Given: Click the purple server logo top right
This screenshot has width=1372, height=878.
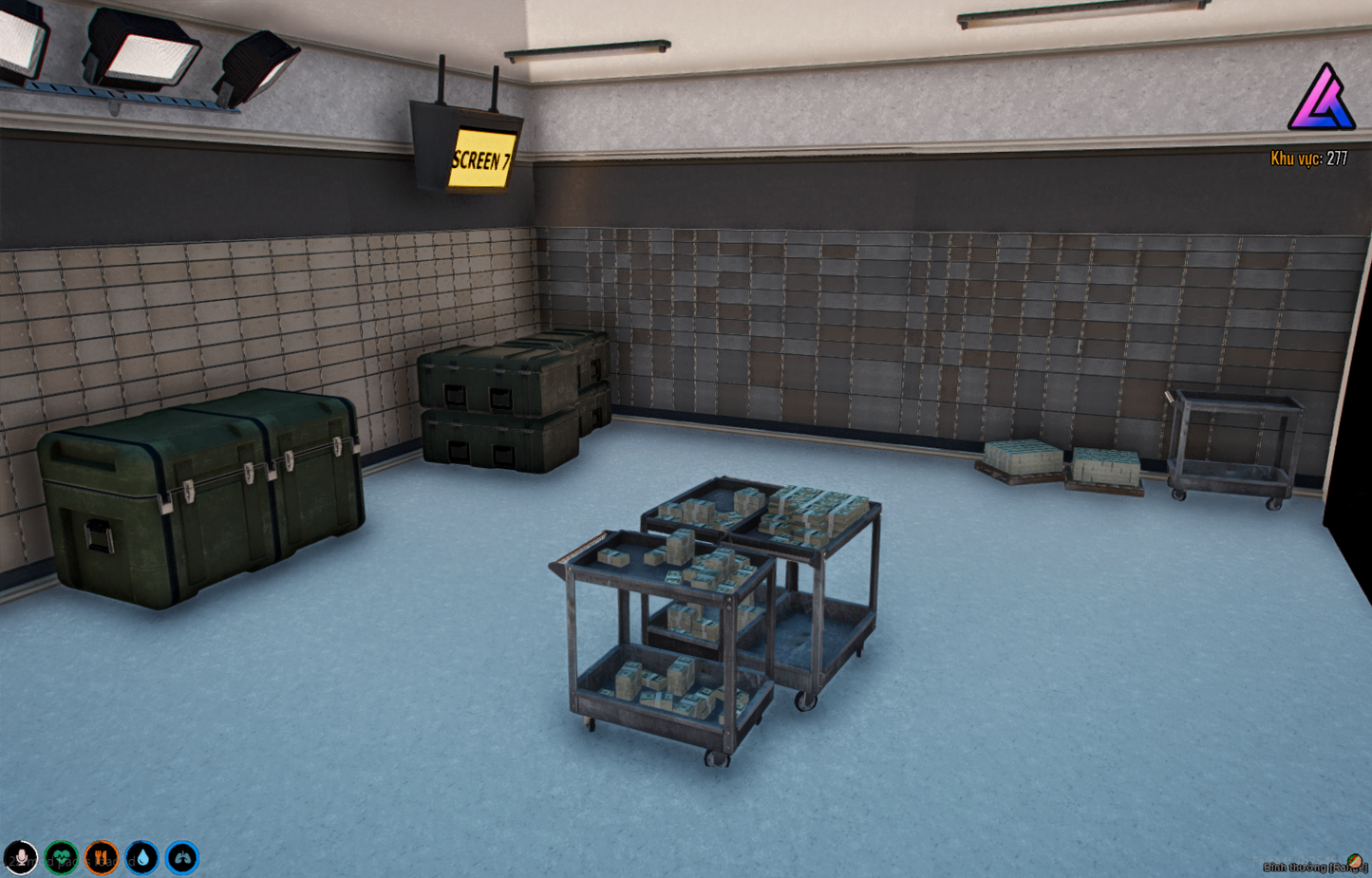Looking at the screenshot, I should point(1321,99).
